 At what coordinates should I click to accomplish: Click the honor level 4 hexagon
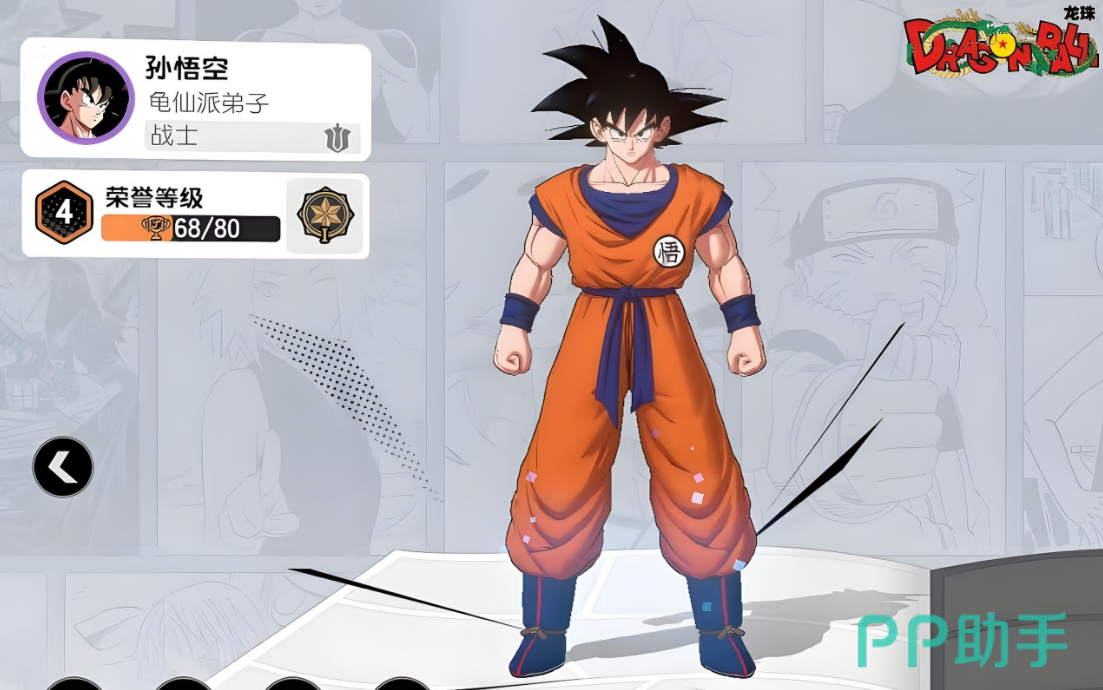point(63,213)
